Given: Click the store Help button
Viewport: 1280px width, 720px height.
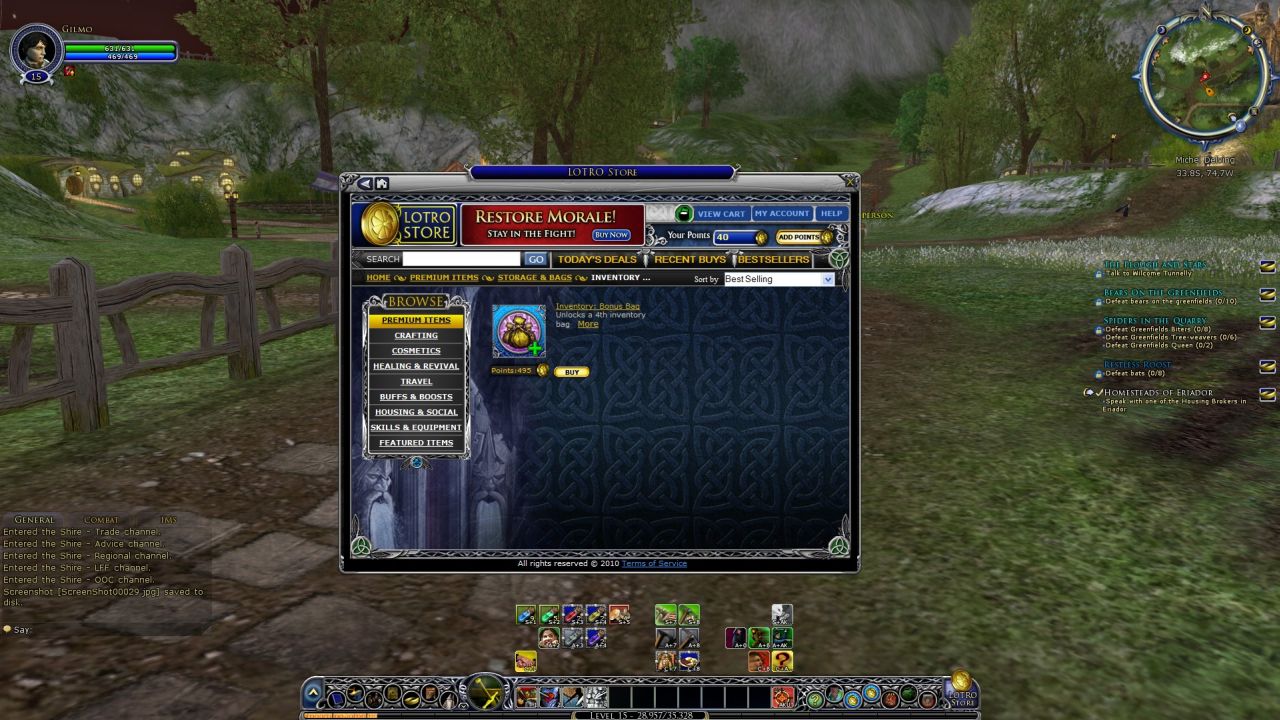Looking at the screenshot, I should pos(831,214).
